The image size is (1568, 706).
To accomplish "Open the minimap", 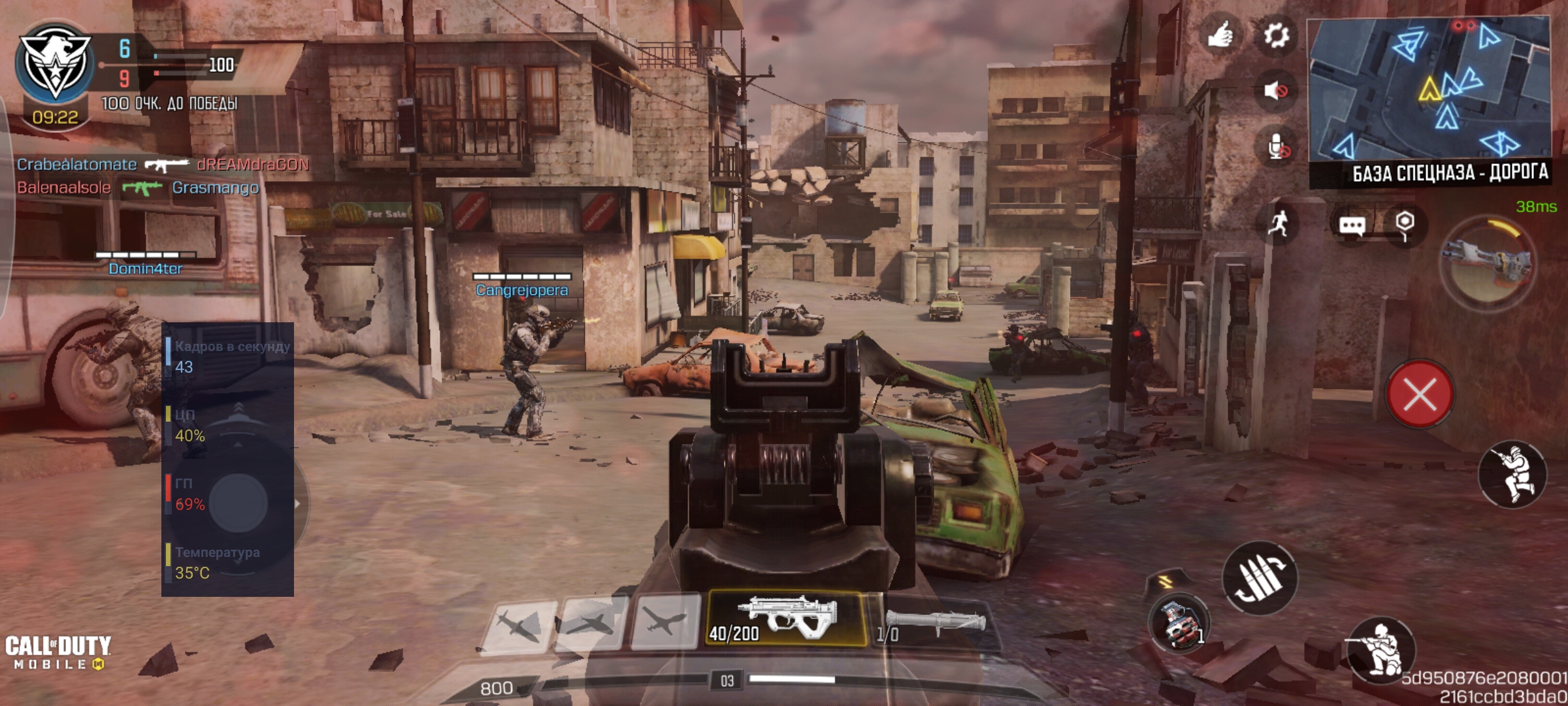I will [x=1428, y=90].
